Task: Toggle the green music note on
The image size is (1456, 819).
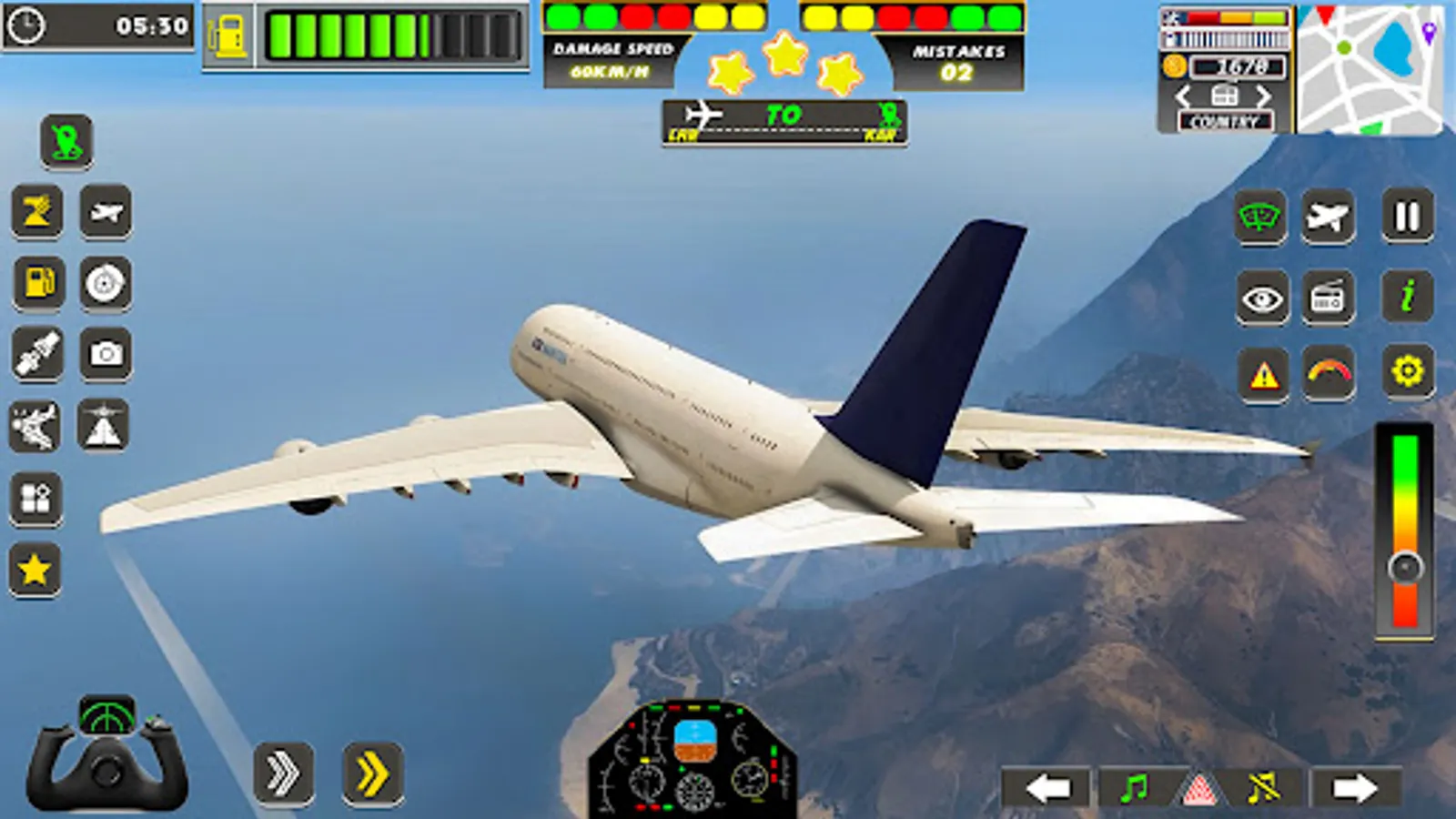Action: [x=1133, y=788]
